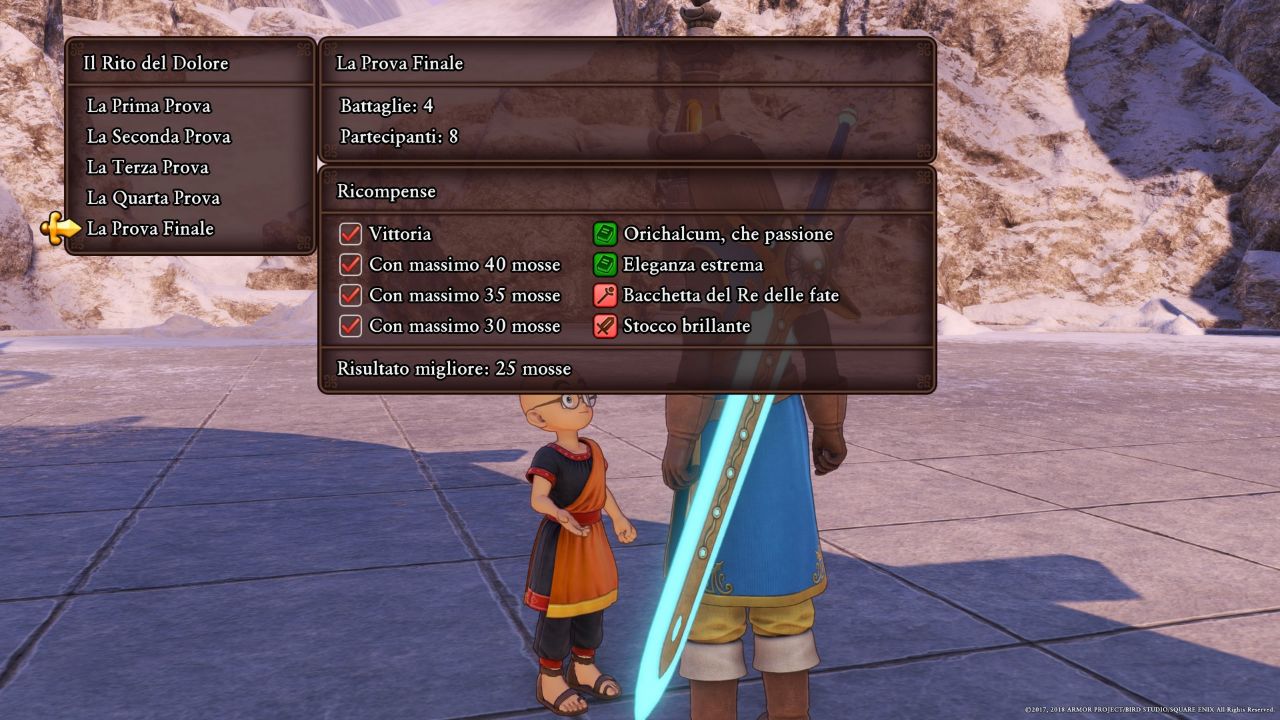Pick La Quarta Prova from list
This screenshot has width=1280, height=720.
(153, 198)
